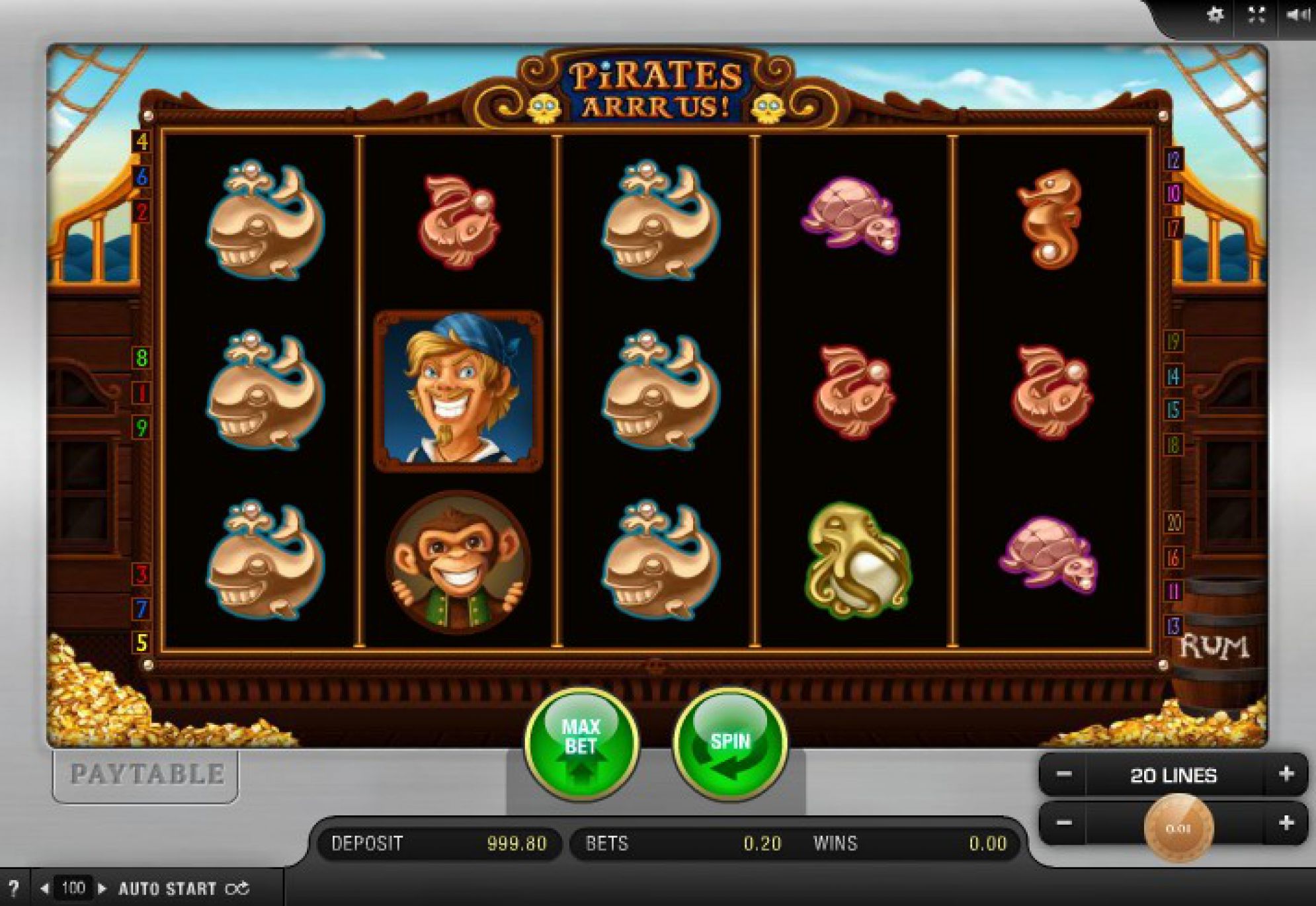Select the 0.01 bronze coin chip
Viewport: 1316px width, 906px height.
(x=1178, y=828)
